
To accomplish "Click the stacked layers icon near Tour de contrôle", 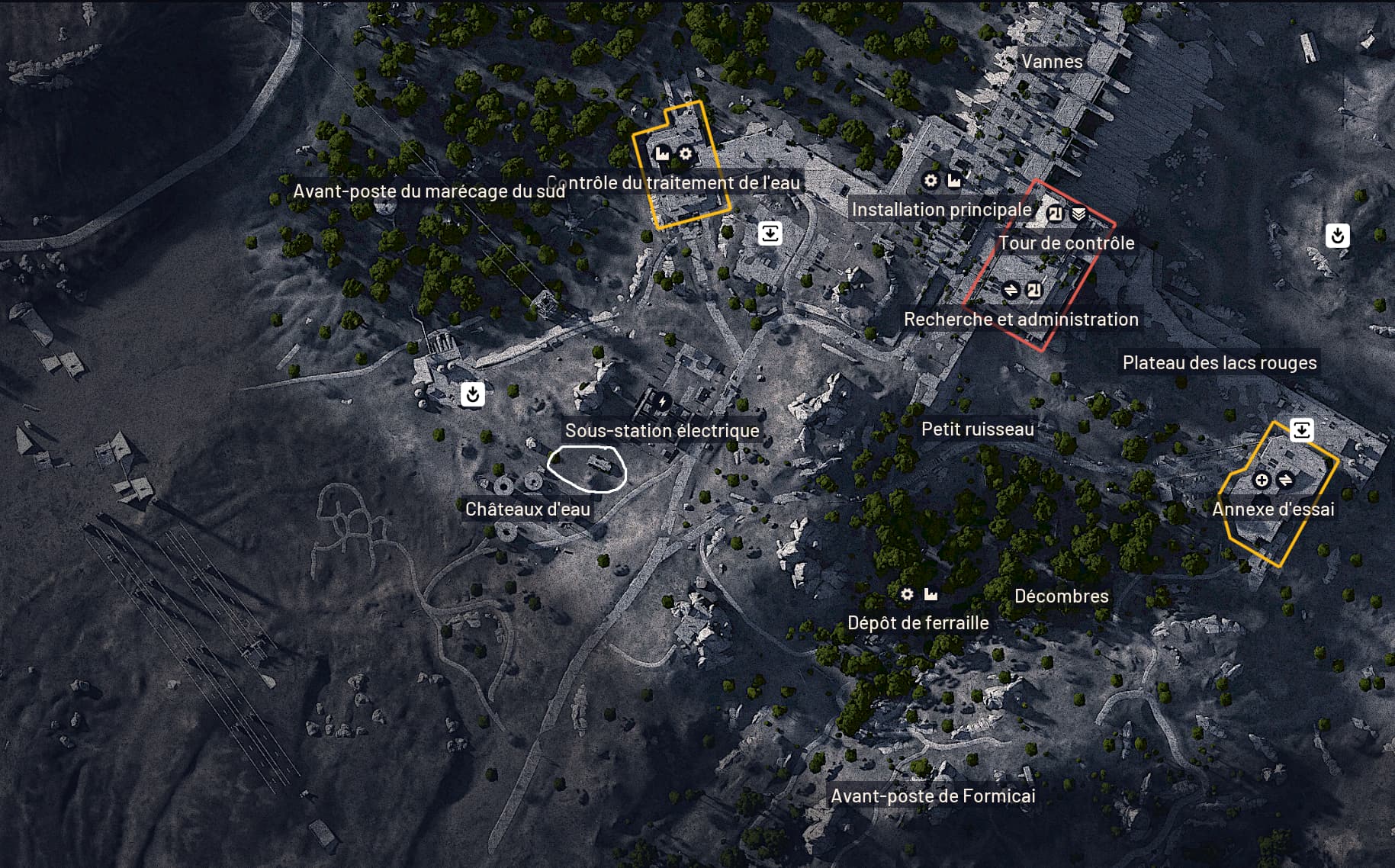I will pos(1078,214).
